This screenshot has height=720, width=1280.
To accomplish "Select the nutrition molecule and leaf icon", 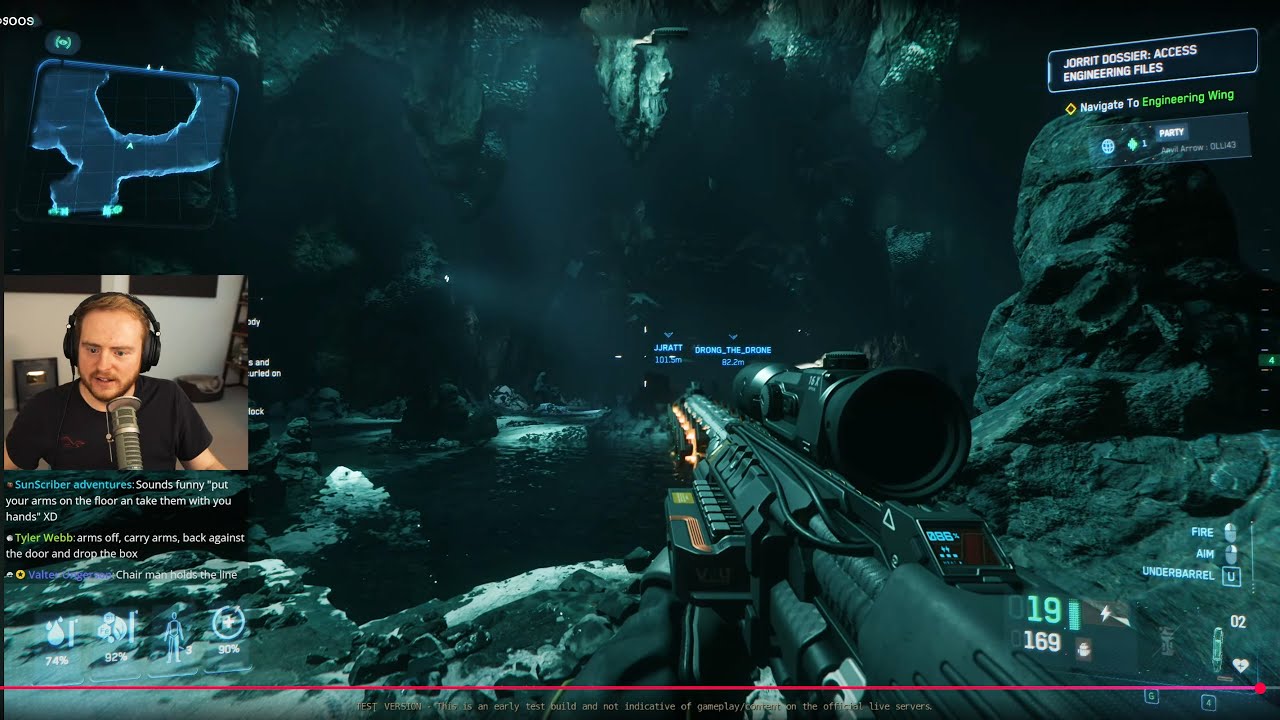I will 115,630.
